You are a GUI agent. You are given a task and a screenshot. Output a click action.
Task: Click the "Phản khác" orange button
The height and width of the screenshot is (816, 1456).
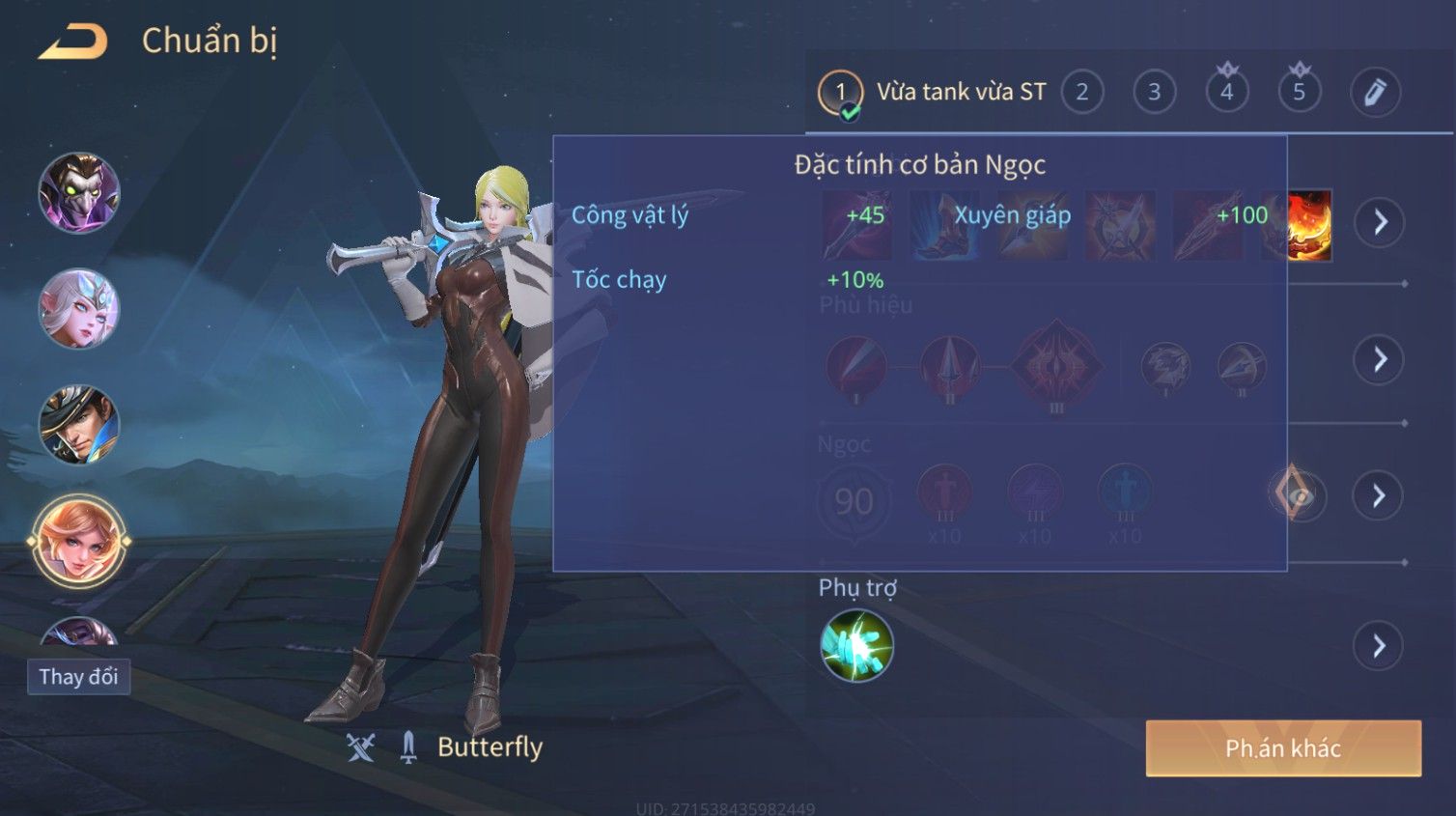(x=1282, y=748)
